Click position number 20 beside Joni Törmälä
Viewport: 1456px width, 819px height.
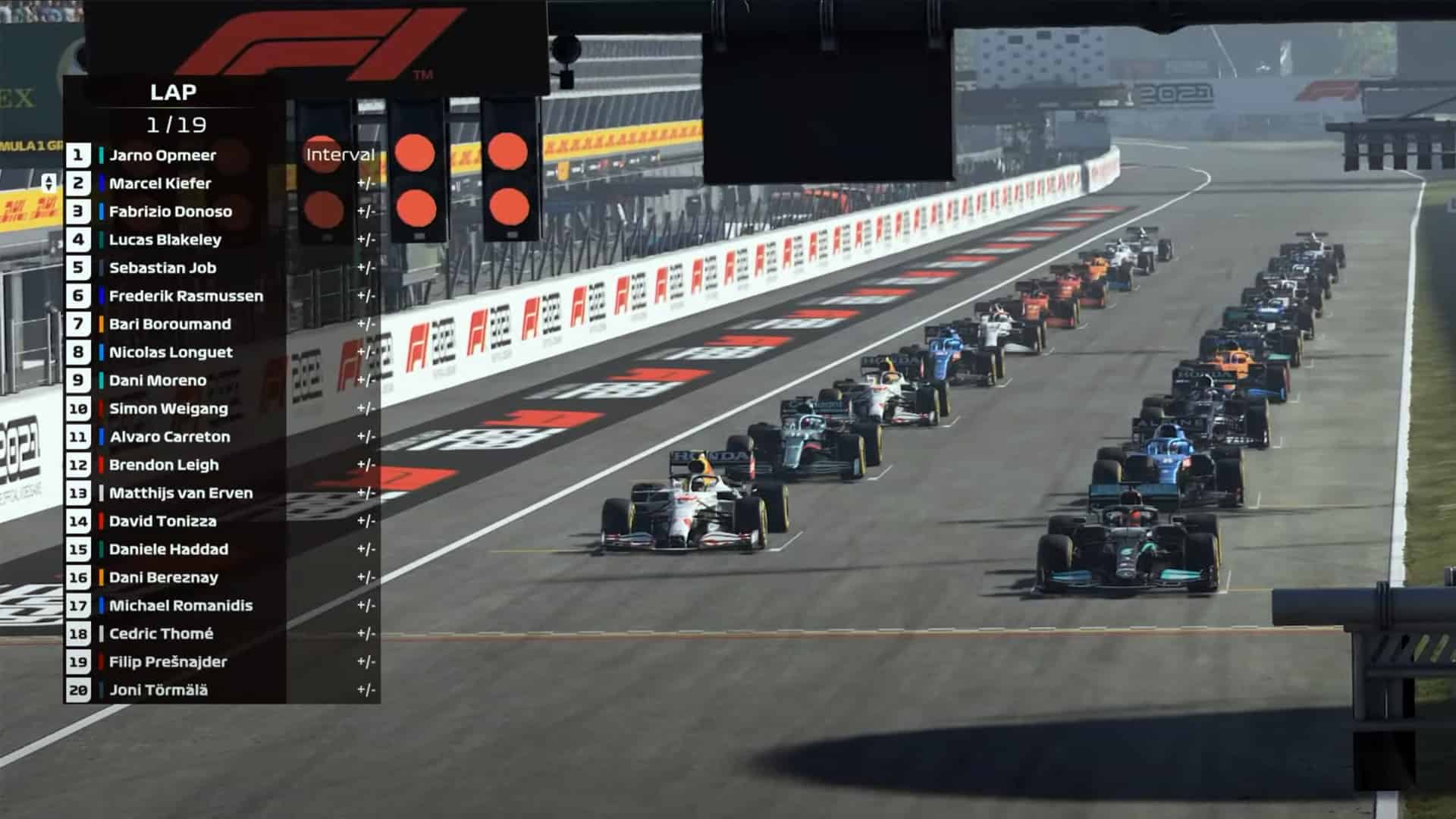[x=78, y=690]
